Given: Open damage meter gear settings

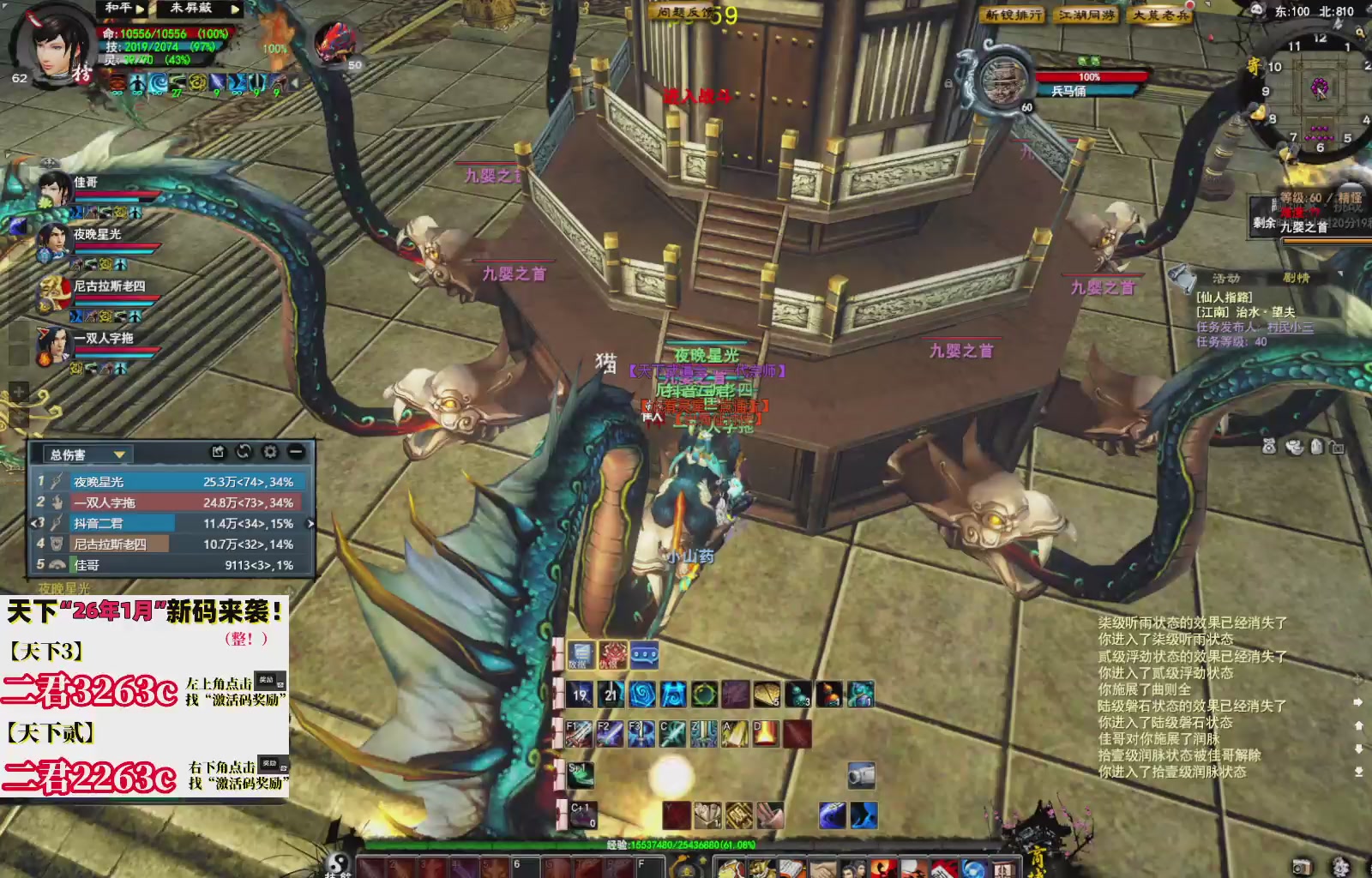Looking at the screenshot, I should pos(270,452).
